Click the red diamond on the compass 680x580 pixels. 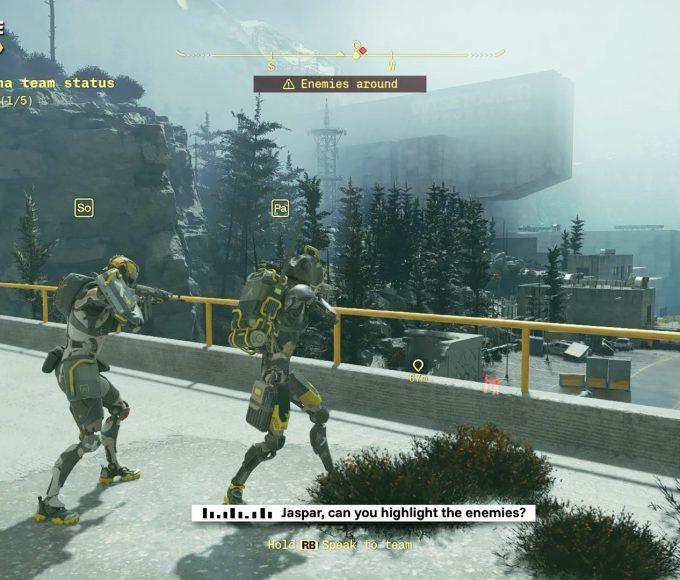pos(363,50)
